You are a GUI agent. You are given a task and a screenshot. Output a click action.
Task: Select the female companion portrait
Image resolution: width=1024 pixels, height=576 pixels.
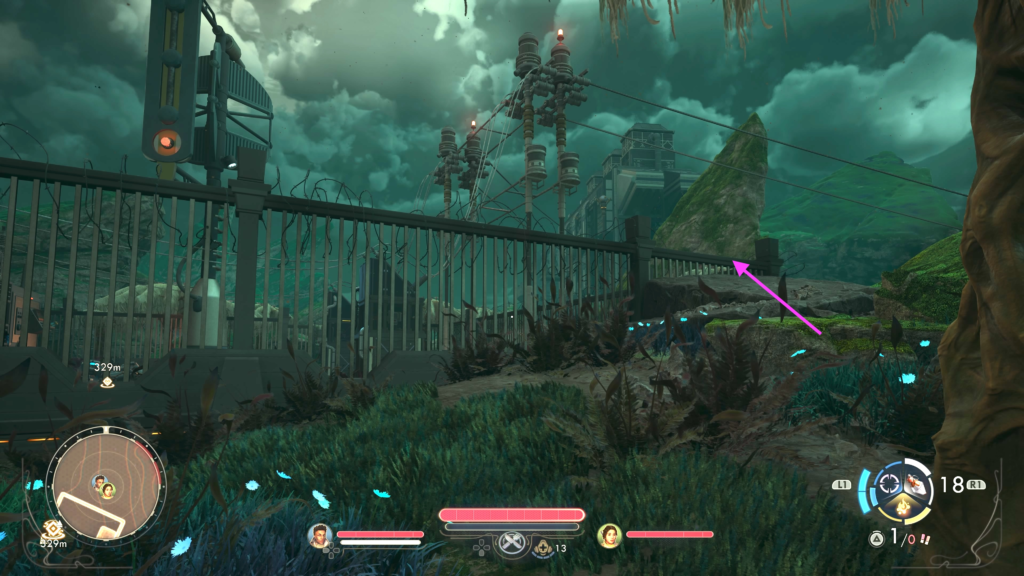click(609, 536)
